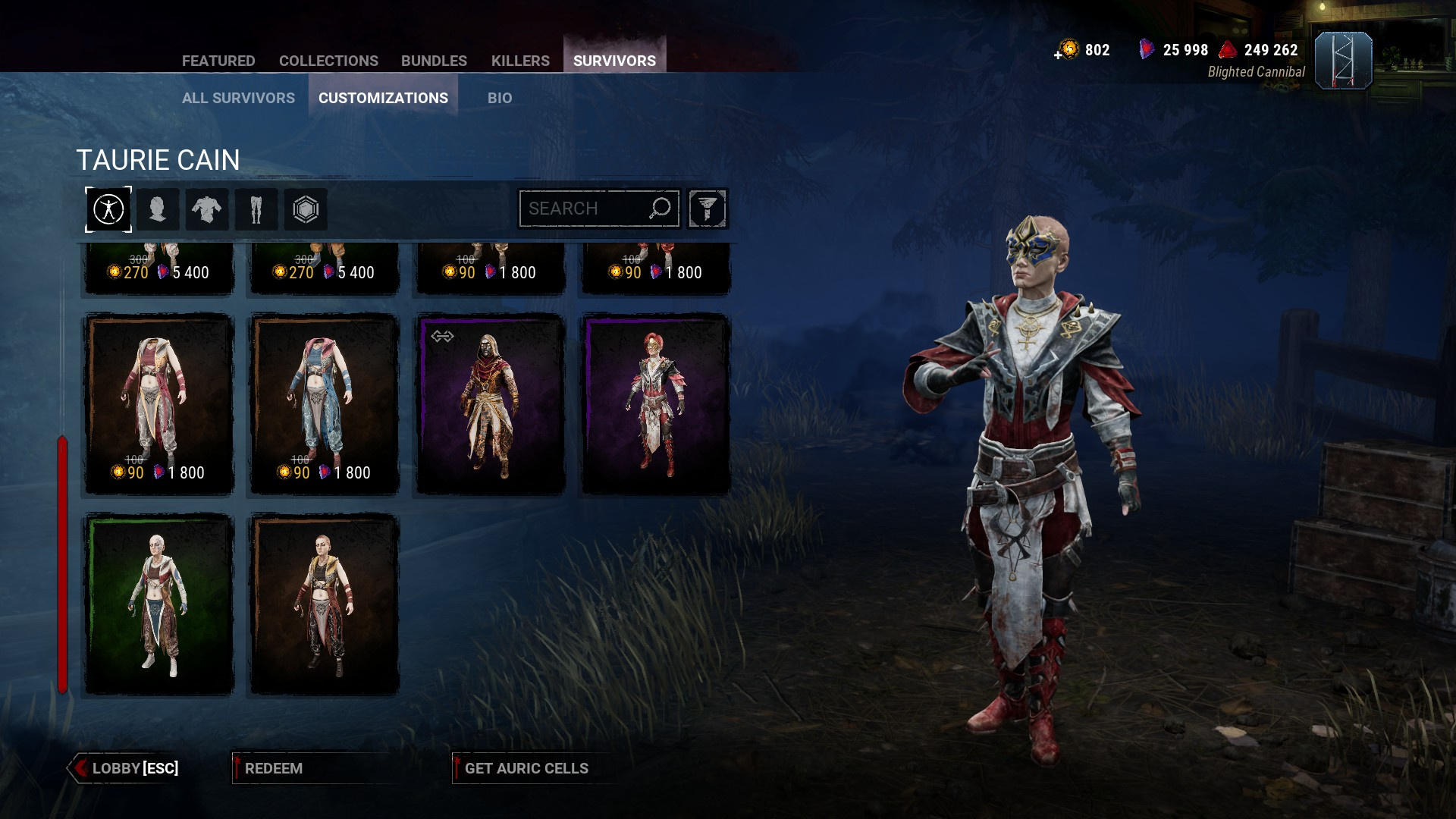
Task: Open Taurie Cain's Bio tab
Action: click(500, 98)
